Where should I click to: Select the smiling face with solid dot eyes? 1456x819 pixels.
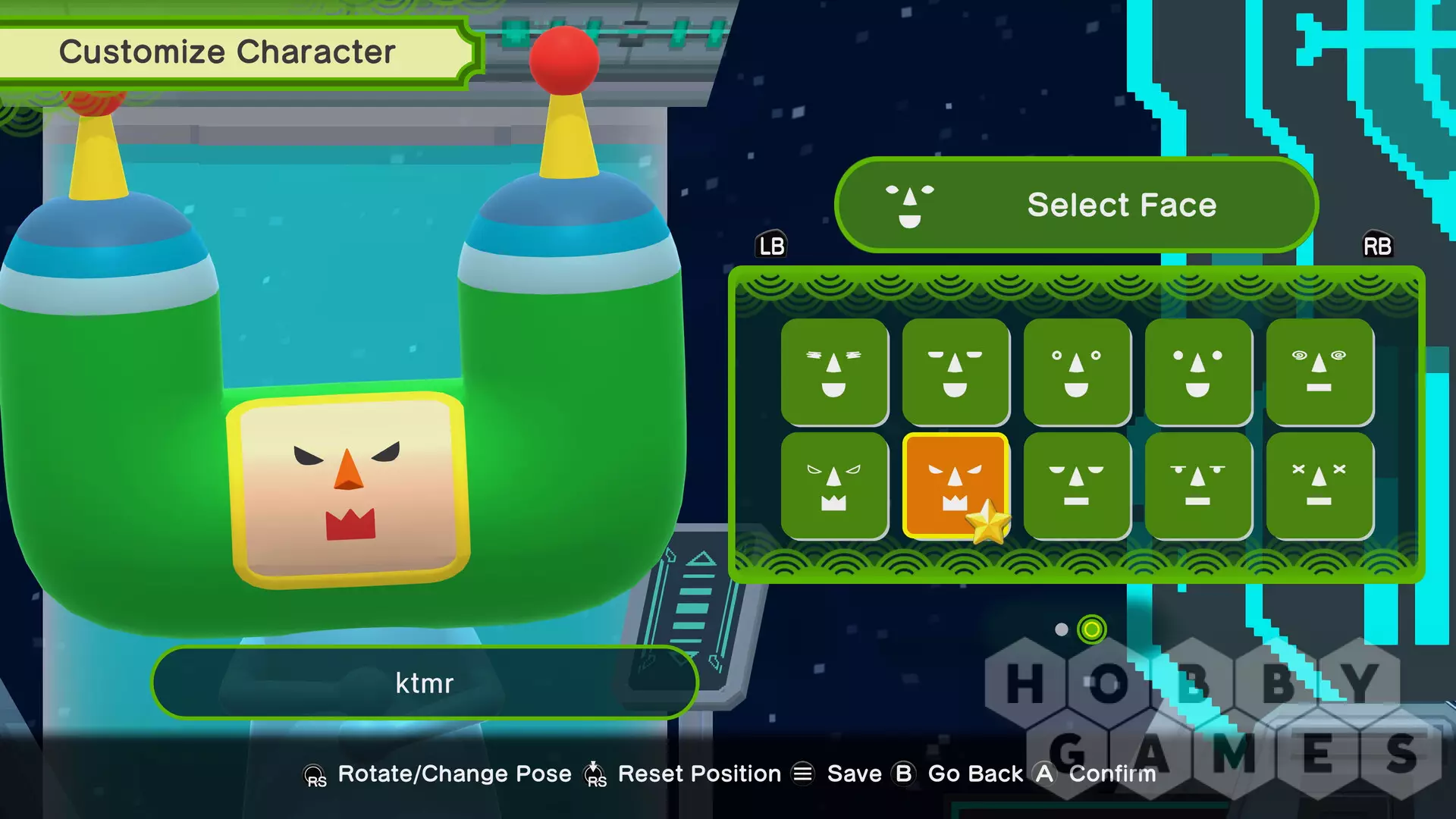(1198, 372)
